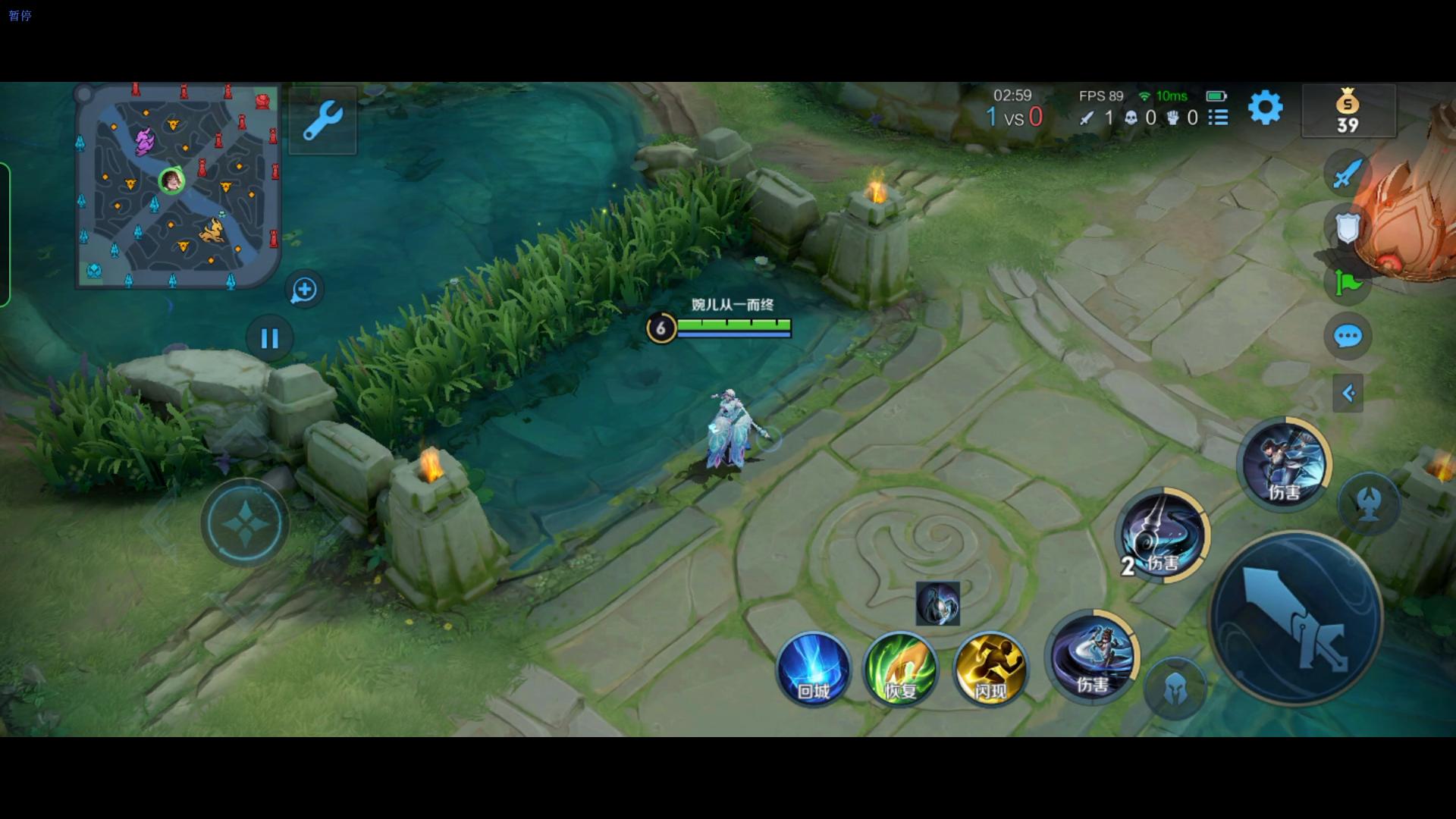This screenshot has width=1456, height=819.
Task: Click the minimap magnifier plus button
Action: click(305, 290)
